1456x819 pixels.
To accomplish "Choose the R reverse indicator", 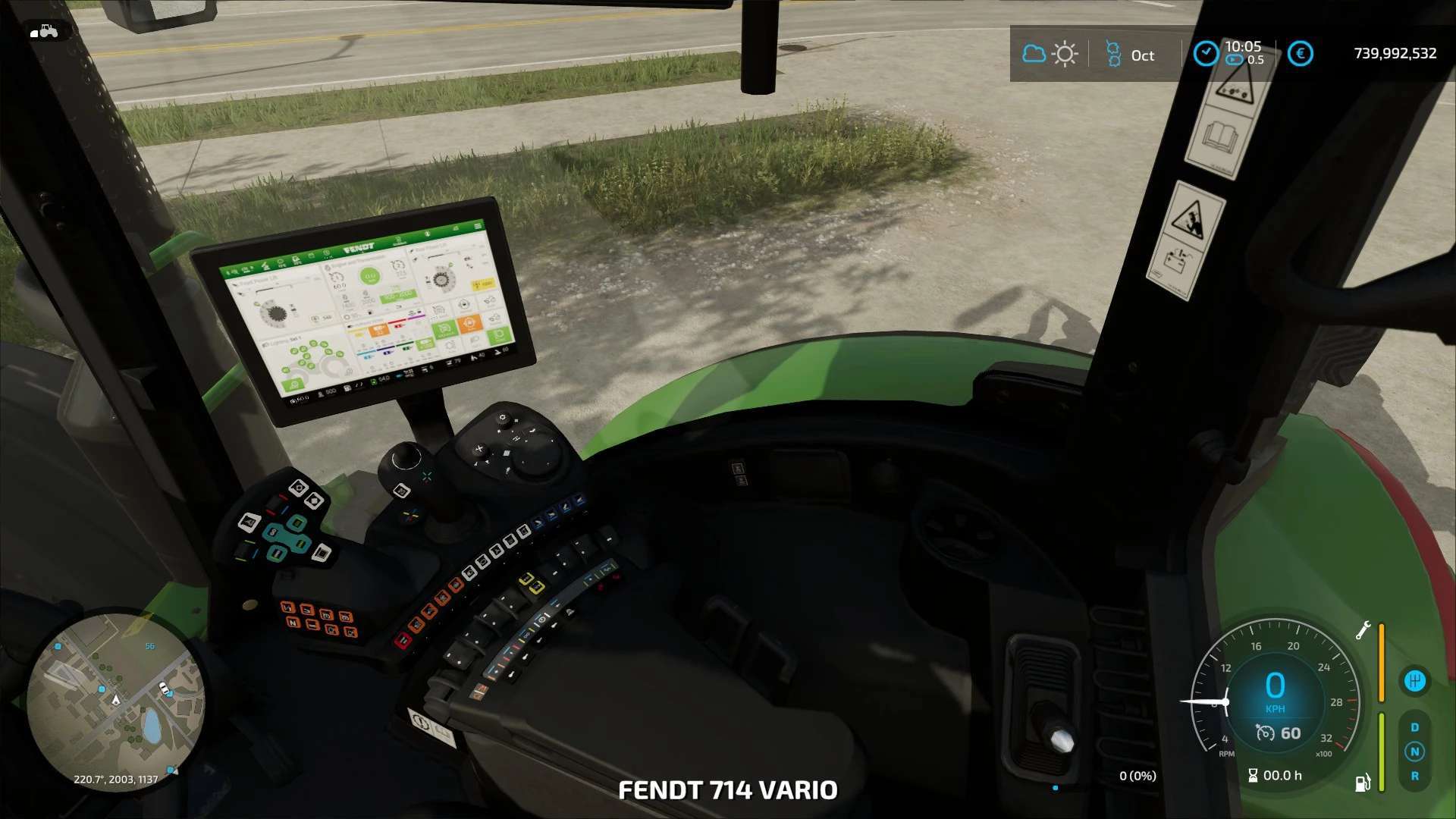I will pos(1414,776).
